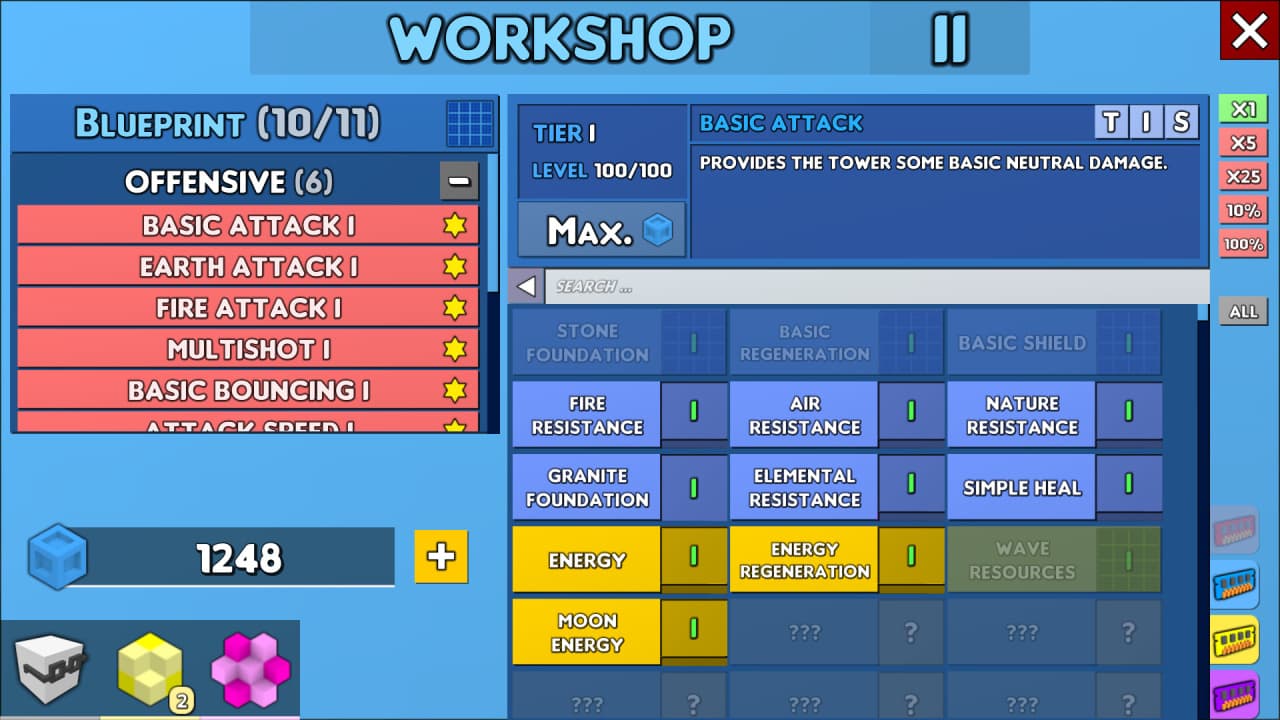This screenshot has width=1280, height=720.
Task: Close the Workshop screen
Action: coord(1249,31)
